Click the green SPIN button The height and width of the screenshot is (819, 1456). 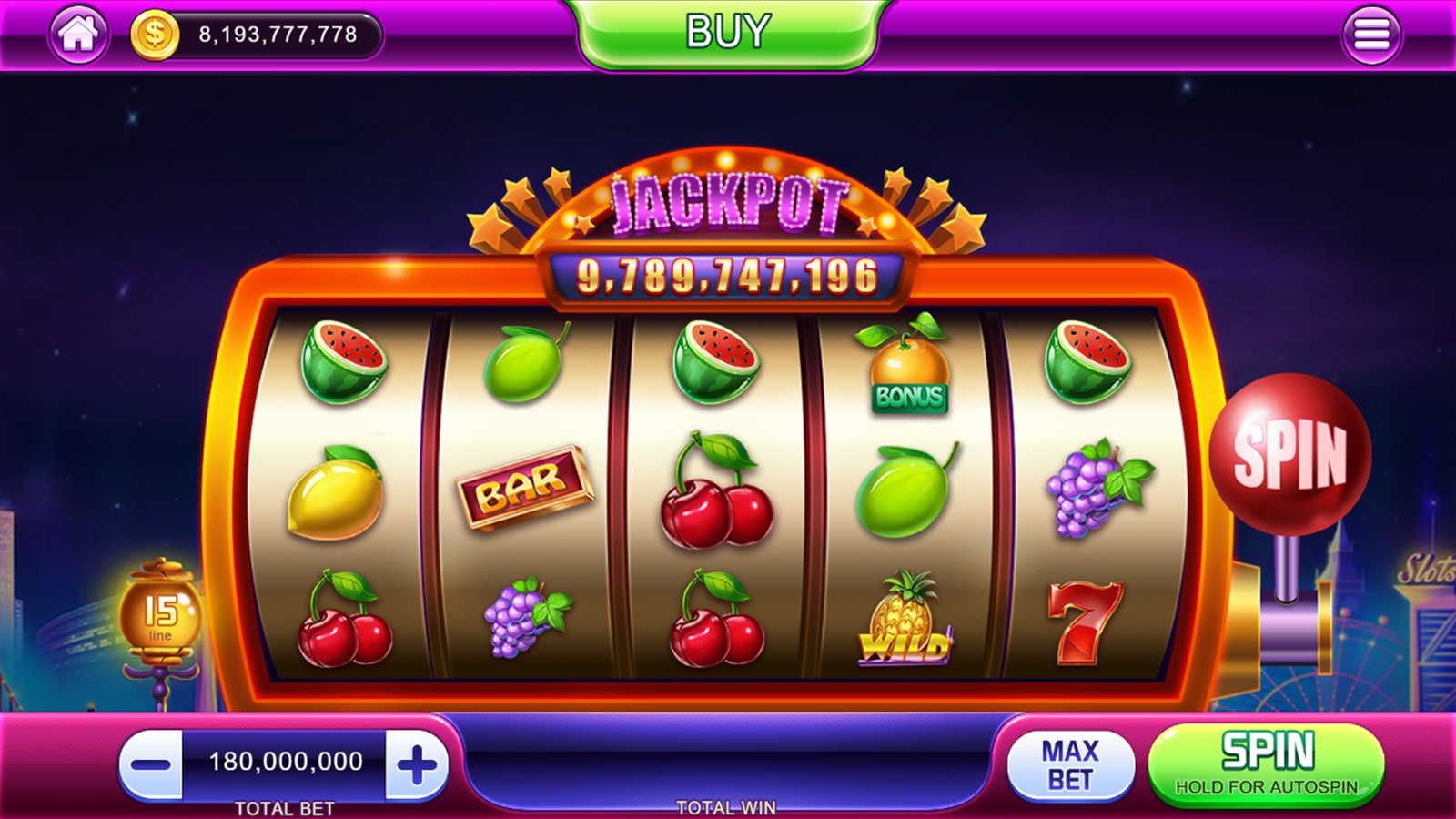point(1267,763)
